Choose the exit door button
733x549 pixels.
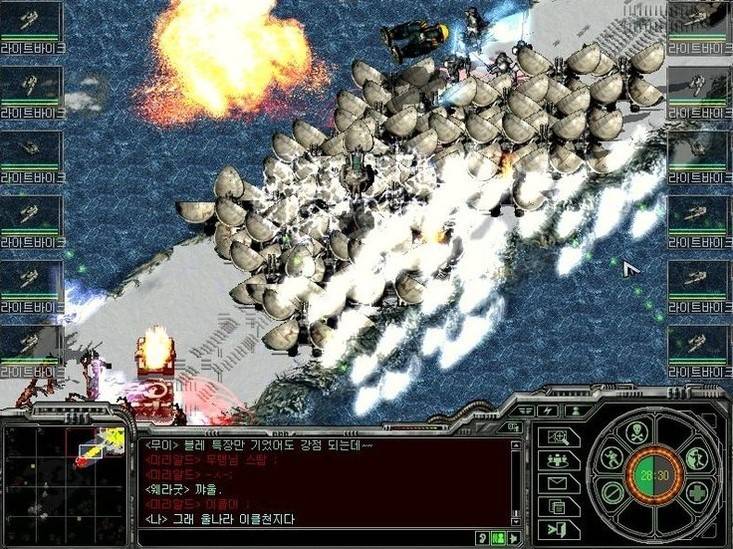tap(557, 530)
